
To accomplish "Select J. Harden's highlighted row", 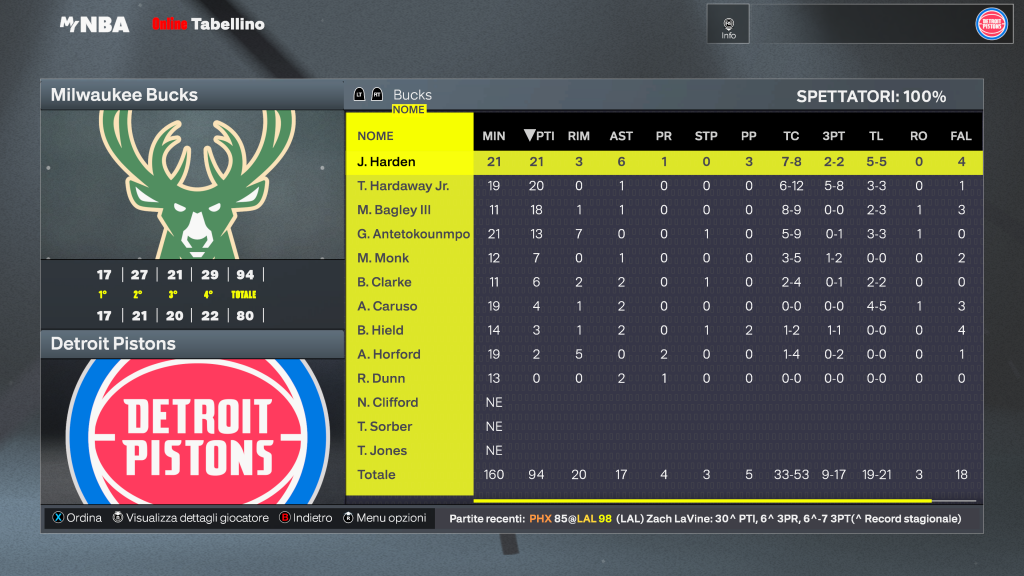I will (x=386, y=162).
